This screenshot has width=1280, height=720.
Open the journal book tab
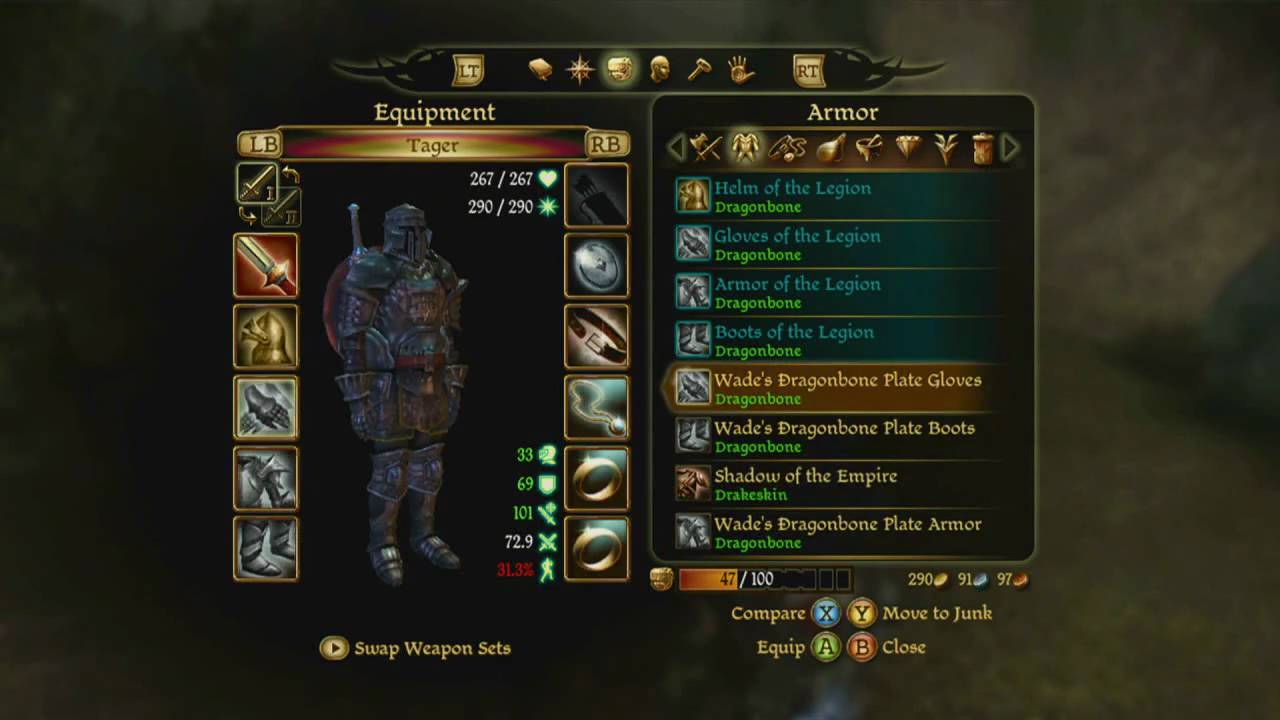540,69
